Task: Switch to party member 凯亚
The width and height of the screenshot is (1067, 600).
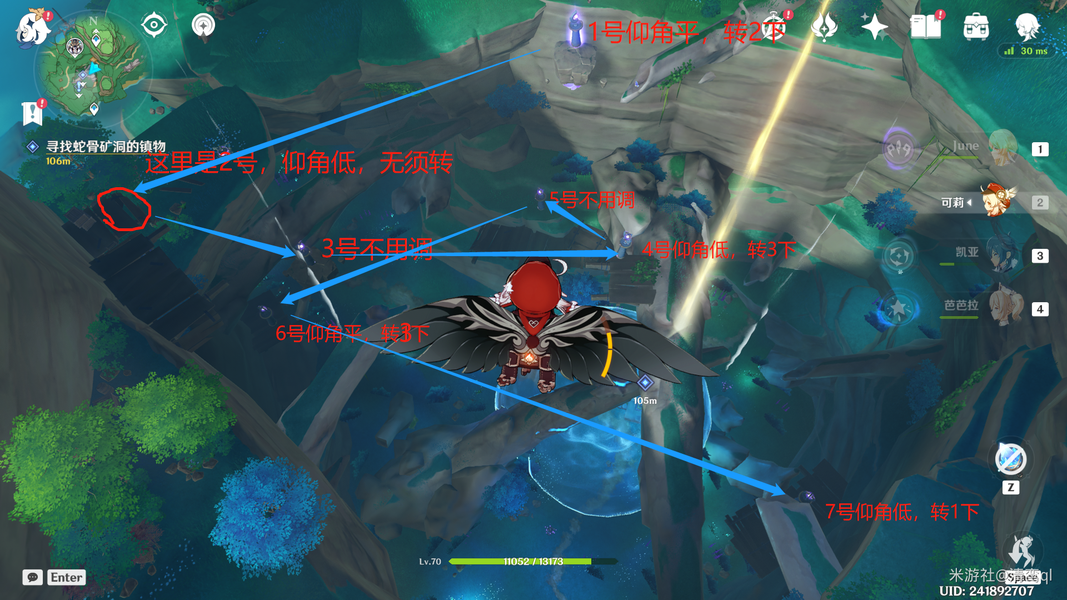Action: (x=1000, y=256)
